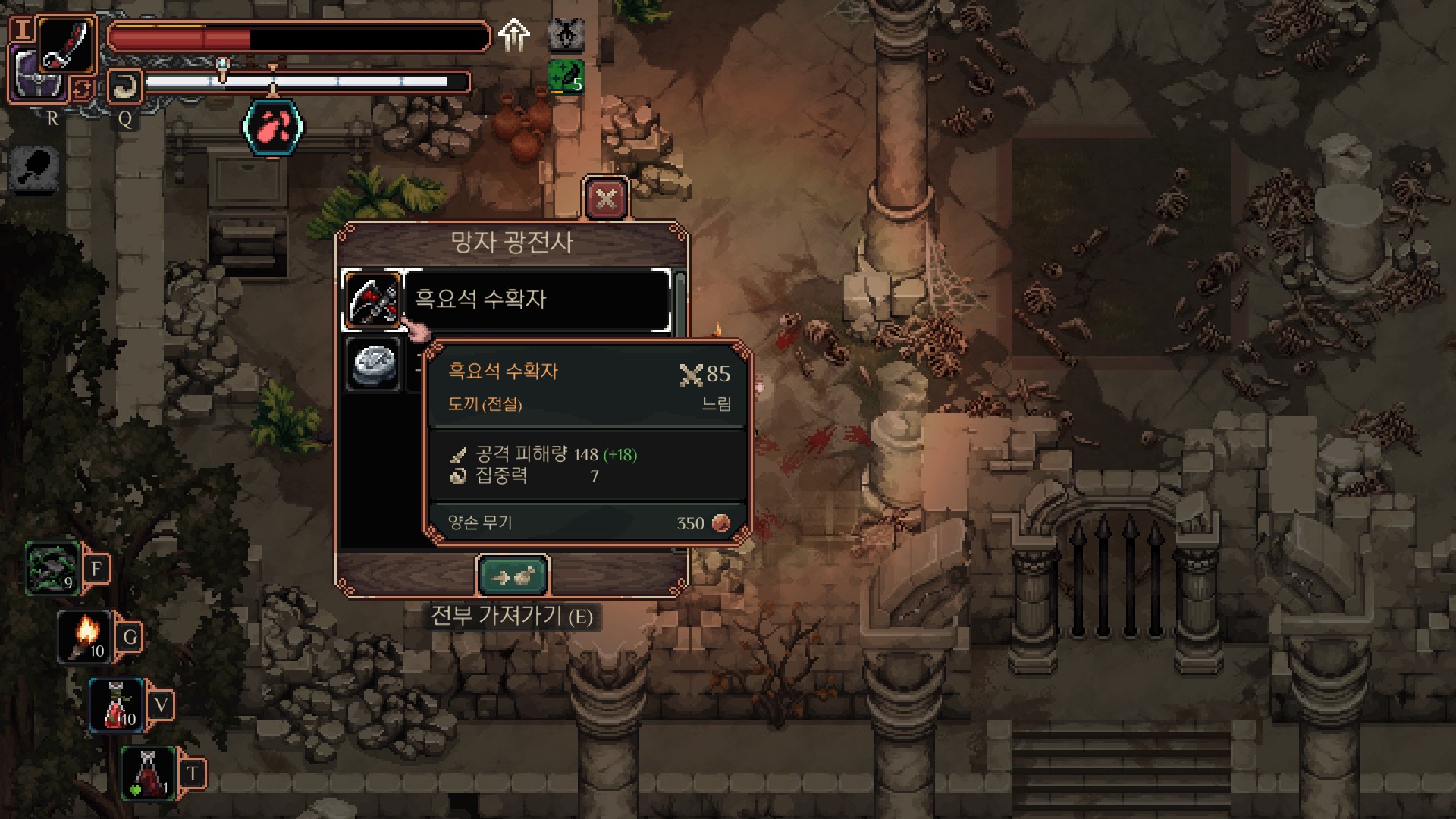Inspect the grey crossed-out status icon
This screenshot has width=1456, height=819.
click(x=566, y=33)
